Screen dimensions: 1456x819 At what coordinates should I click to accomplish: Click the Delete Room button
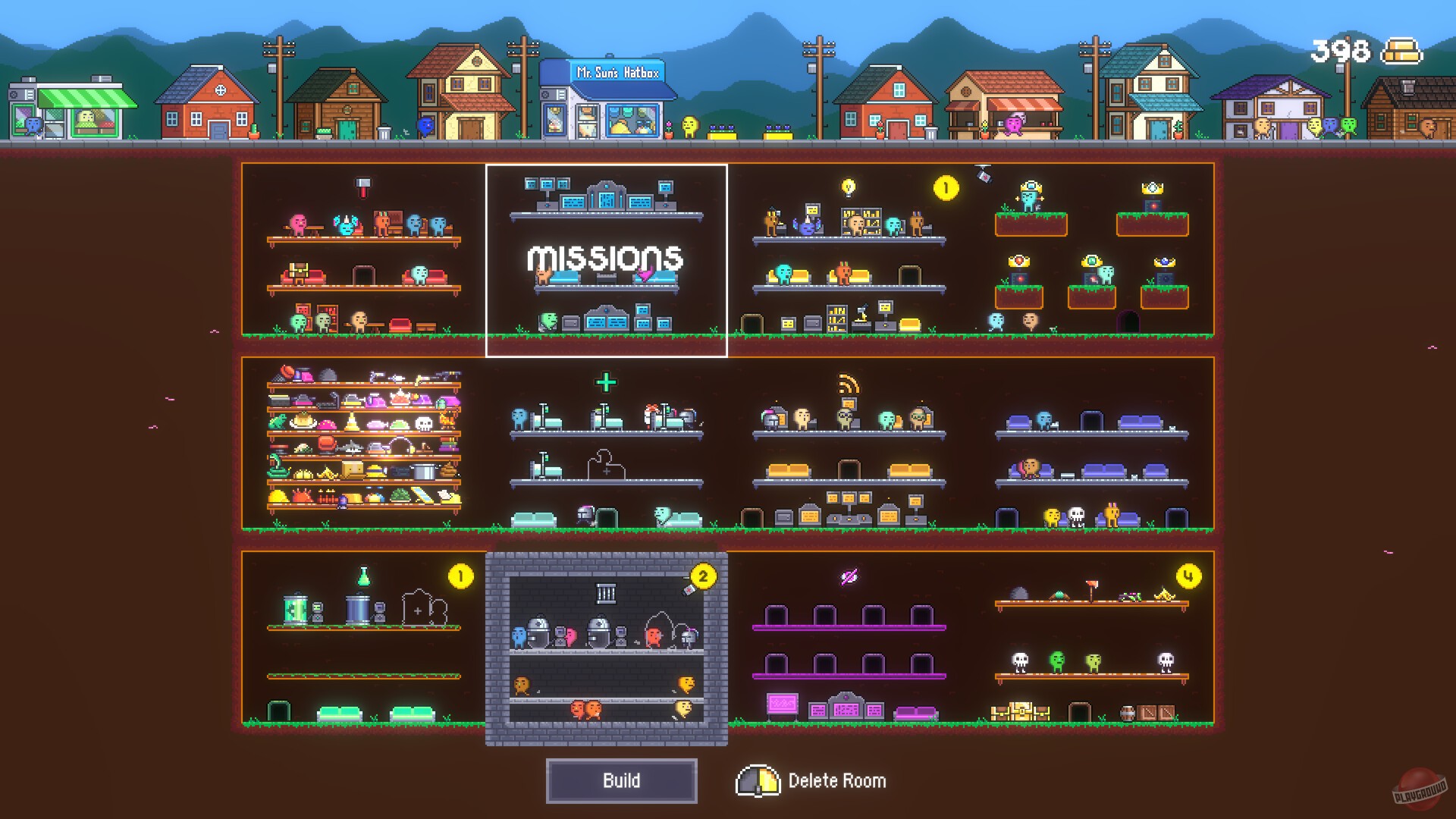[837, 780]
